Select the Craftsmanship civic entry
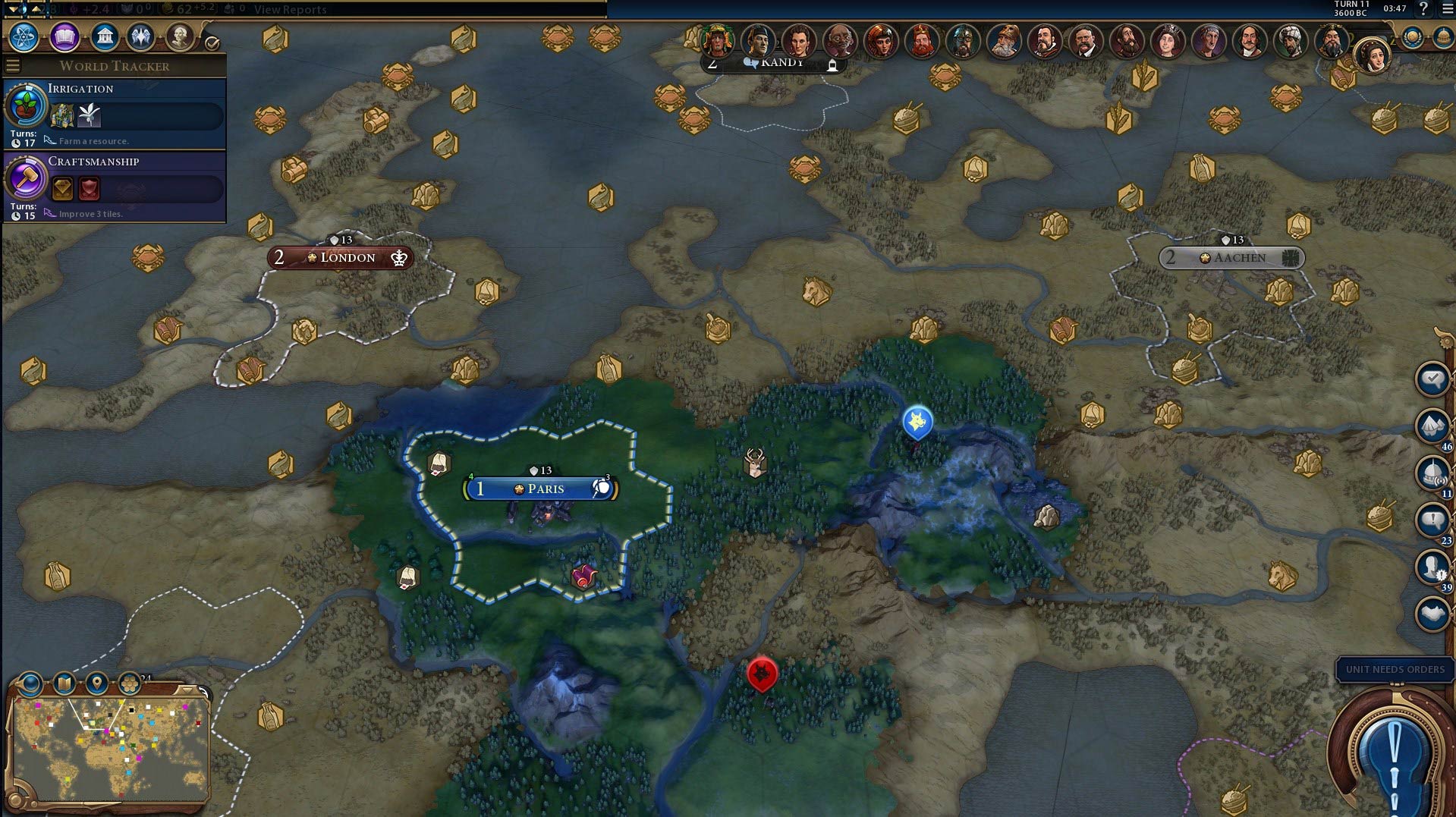This screenshot has height=817, width=1456. pyautogui.click(x=115, y=187)
